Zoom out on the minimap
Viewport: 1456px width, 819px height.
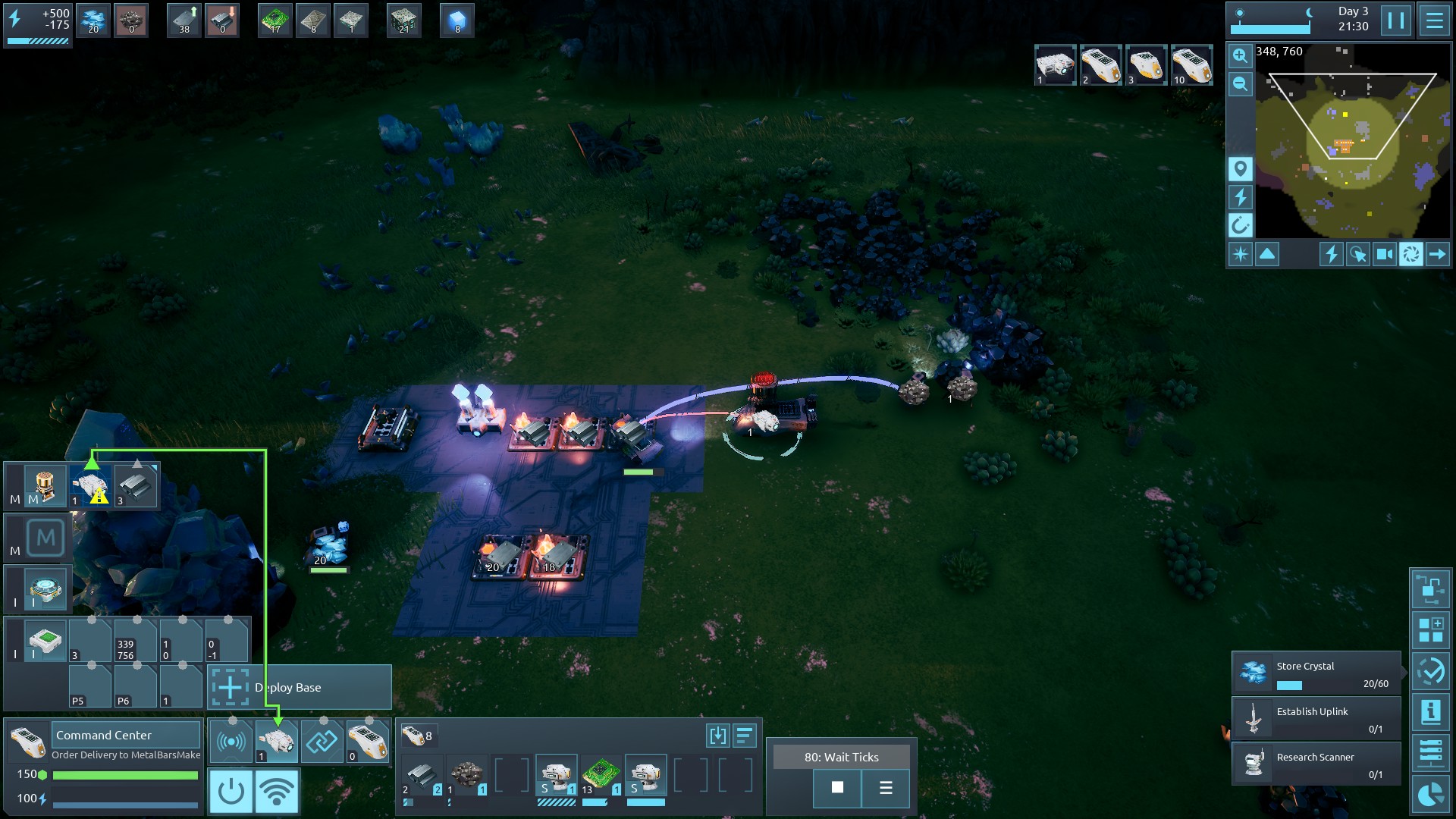(1240, 83)
